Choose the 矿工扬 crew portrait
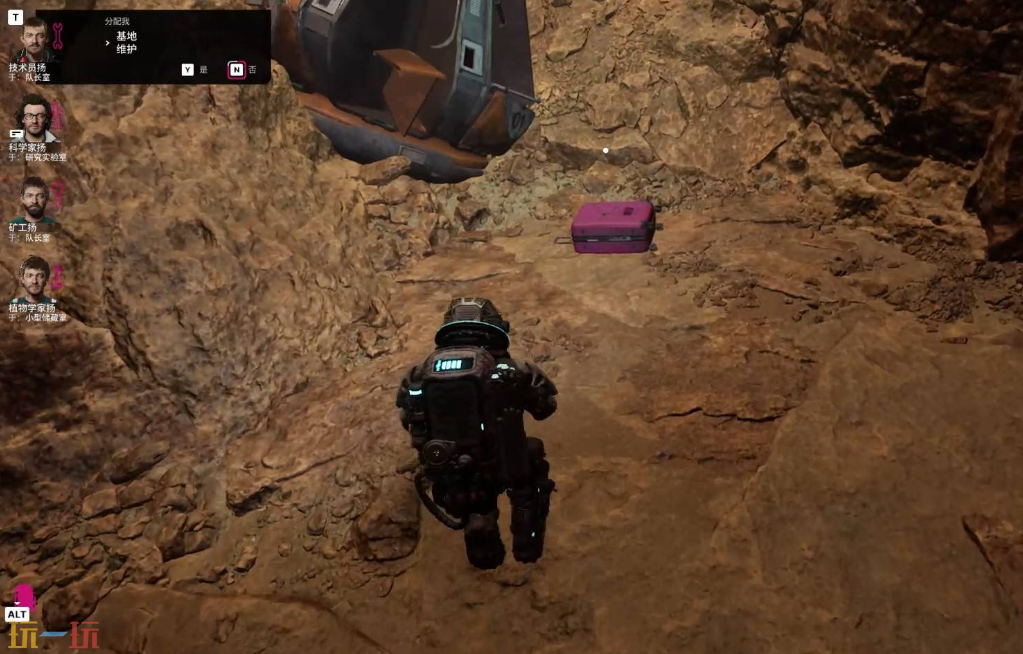 click(34, 200)
